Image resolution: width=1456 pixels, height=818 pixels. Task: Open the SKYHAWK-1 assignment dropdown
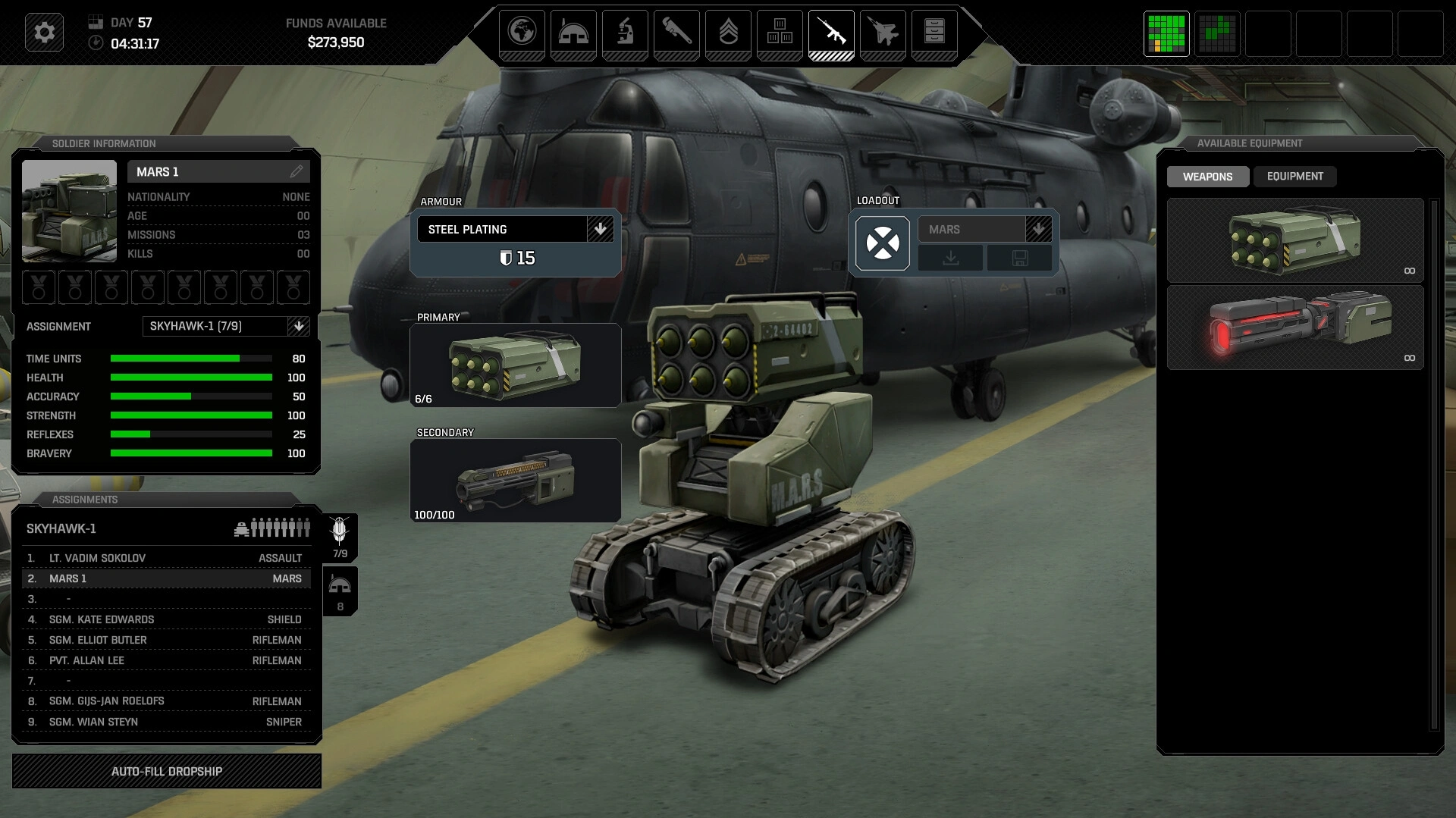299,326
